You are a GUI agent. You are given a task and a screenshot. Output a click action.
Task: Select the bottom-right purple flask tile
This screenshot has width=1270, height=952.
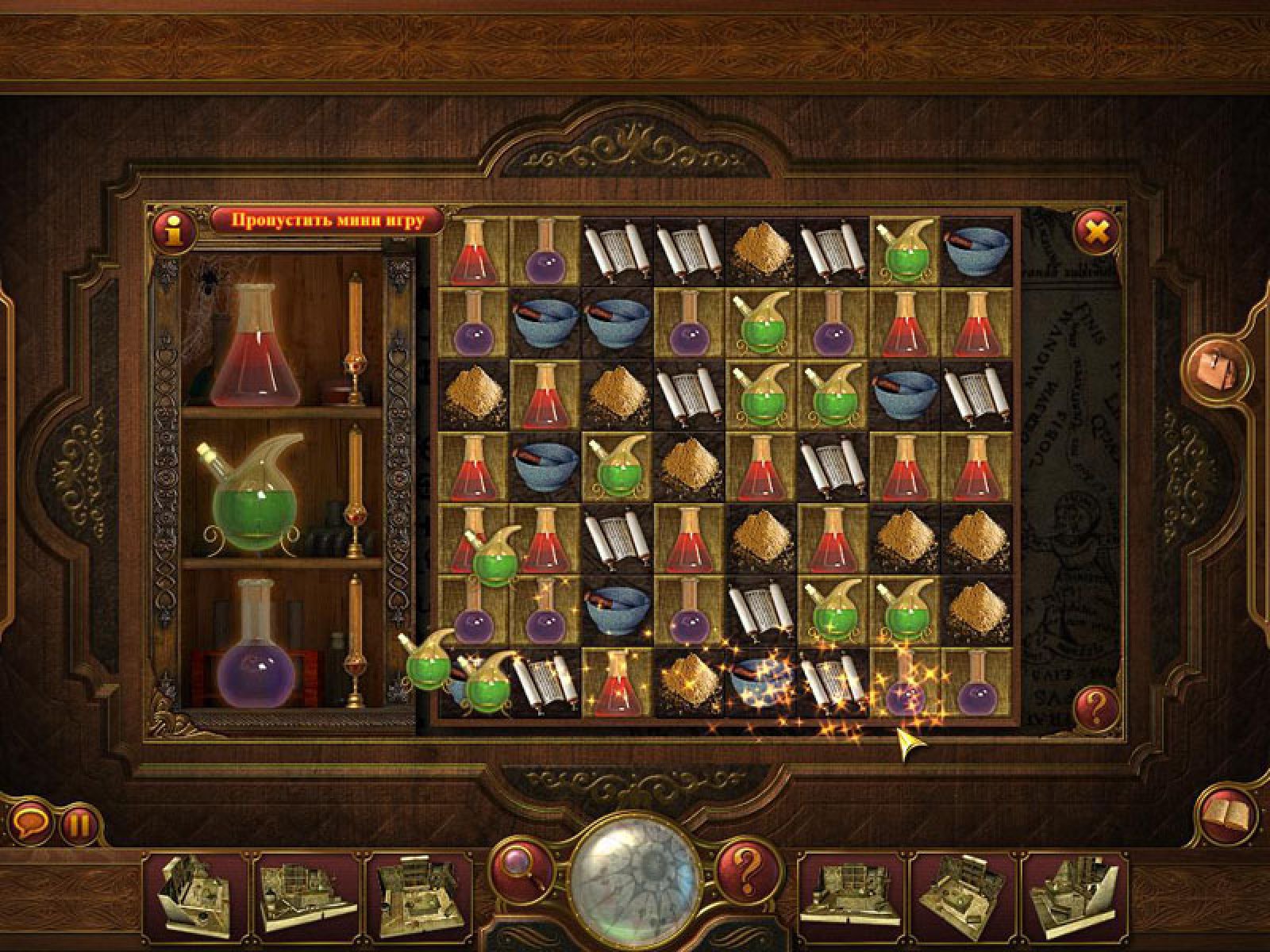tap(976, 682)
